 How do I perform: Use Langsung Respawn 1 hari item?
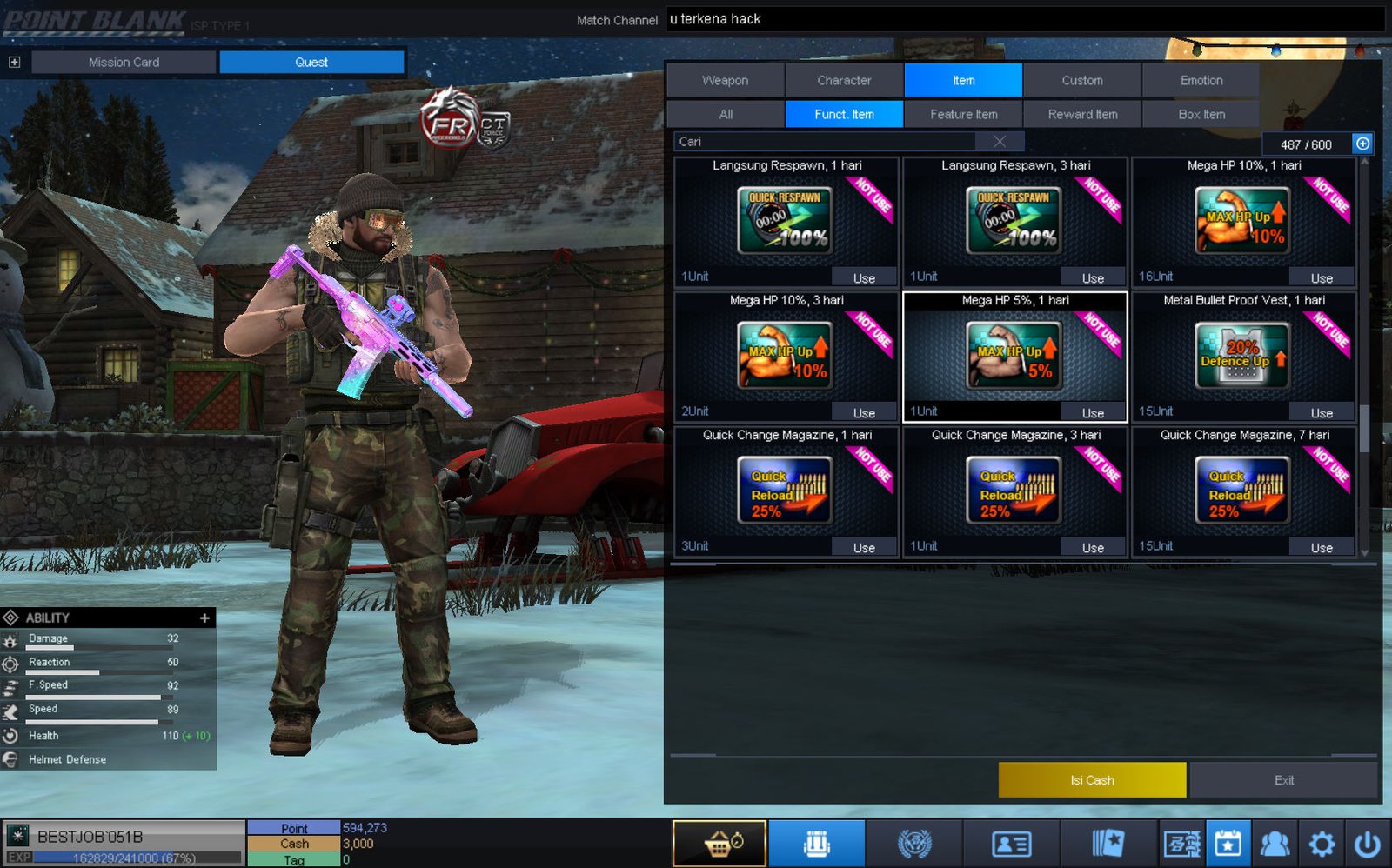coord(864,277)
